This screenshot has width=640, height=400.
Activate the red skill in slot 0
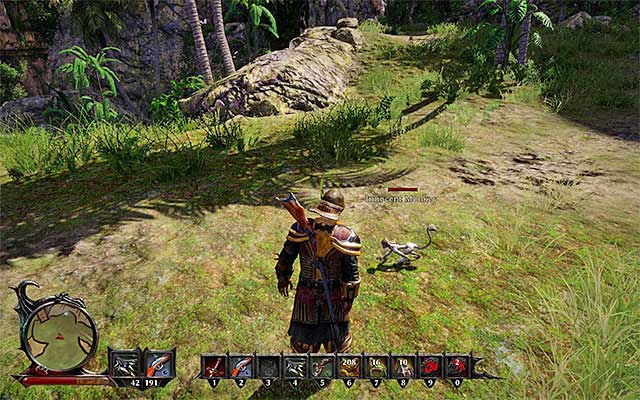tap(457, 367)
